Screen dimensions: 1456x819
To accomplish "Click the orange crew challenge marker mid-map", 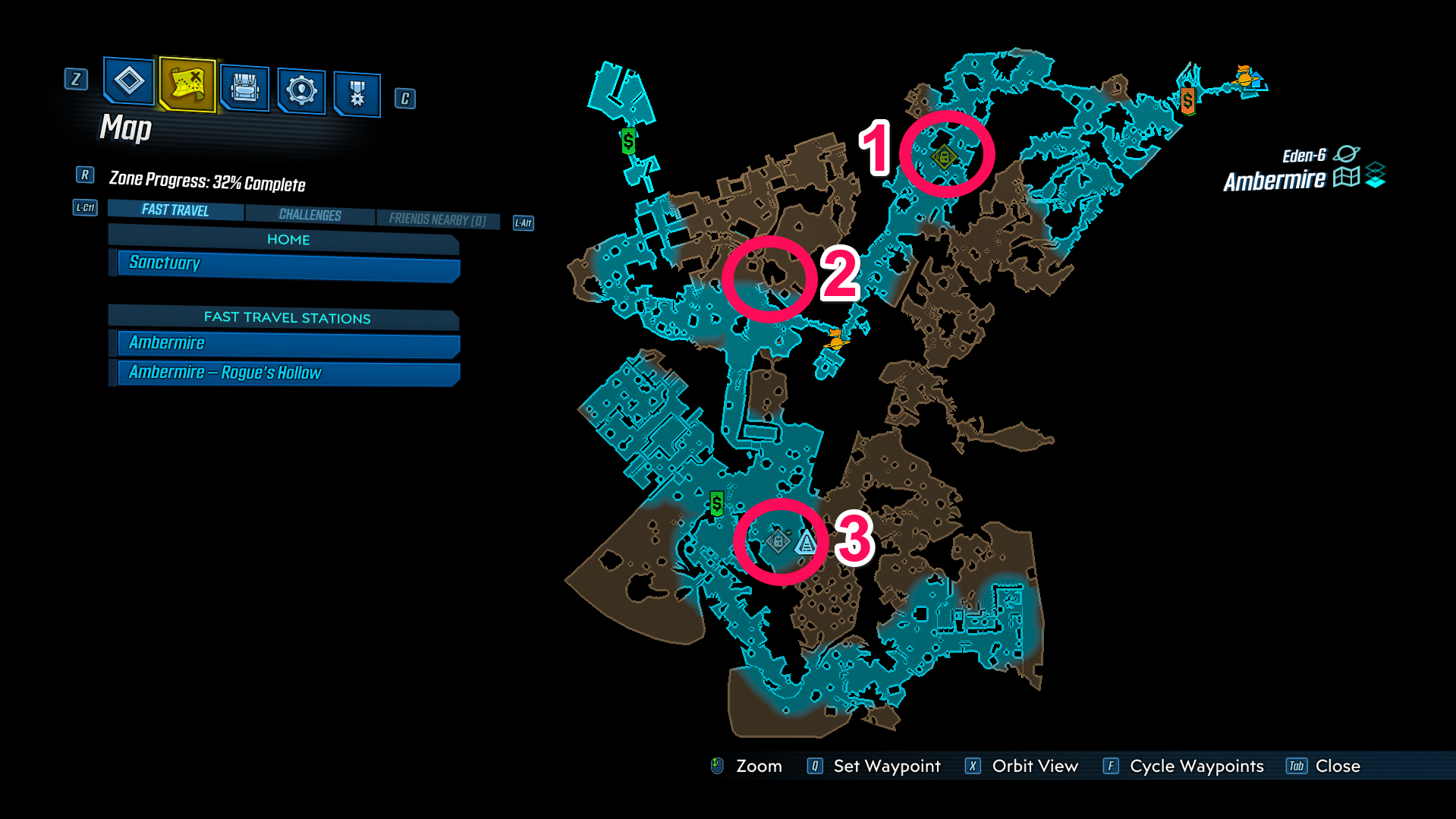I will pos(835,342).
